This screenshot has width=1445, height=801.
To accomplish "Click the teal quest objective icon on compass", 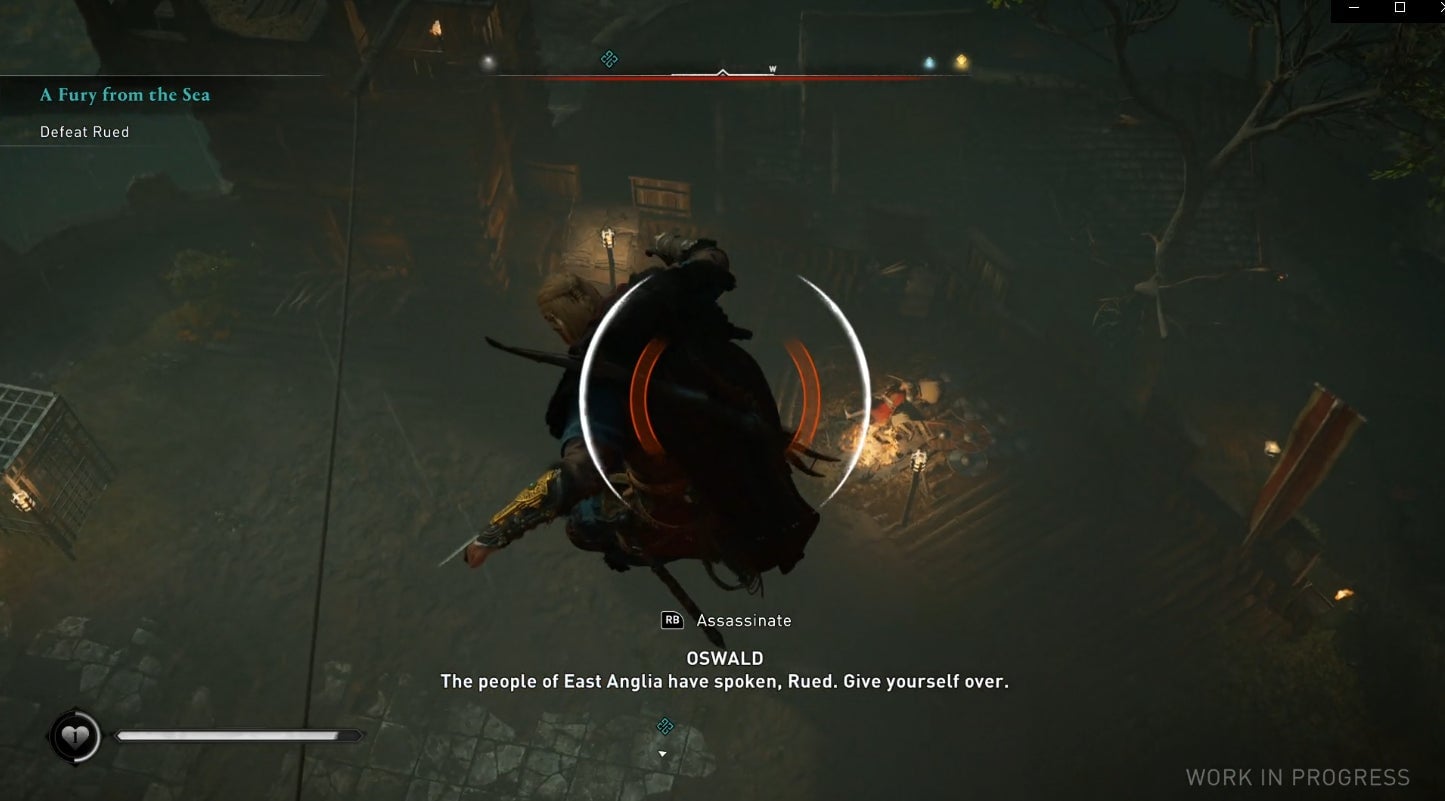I will [608, 59].
